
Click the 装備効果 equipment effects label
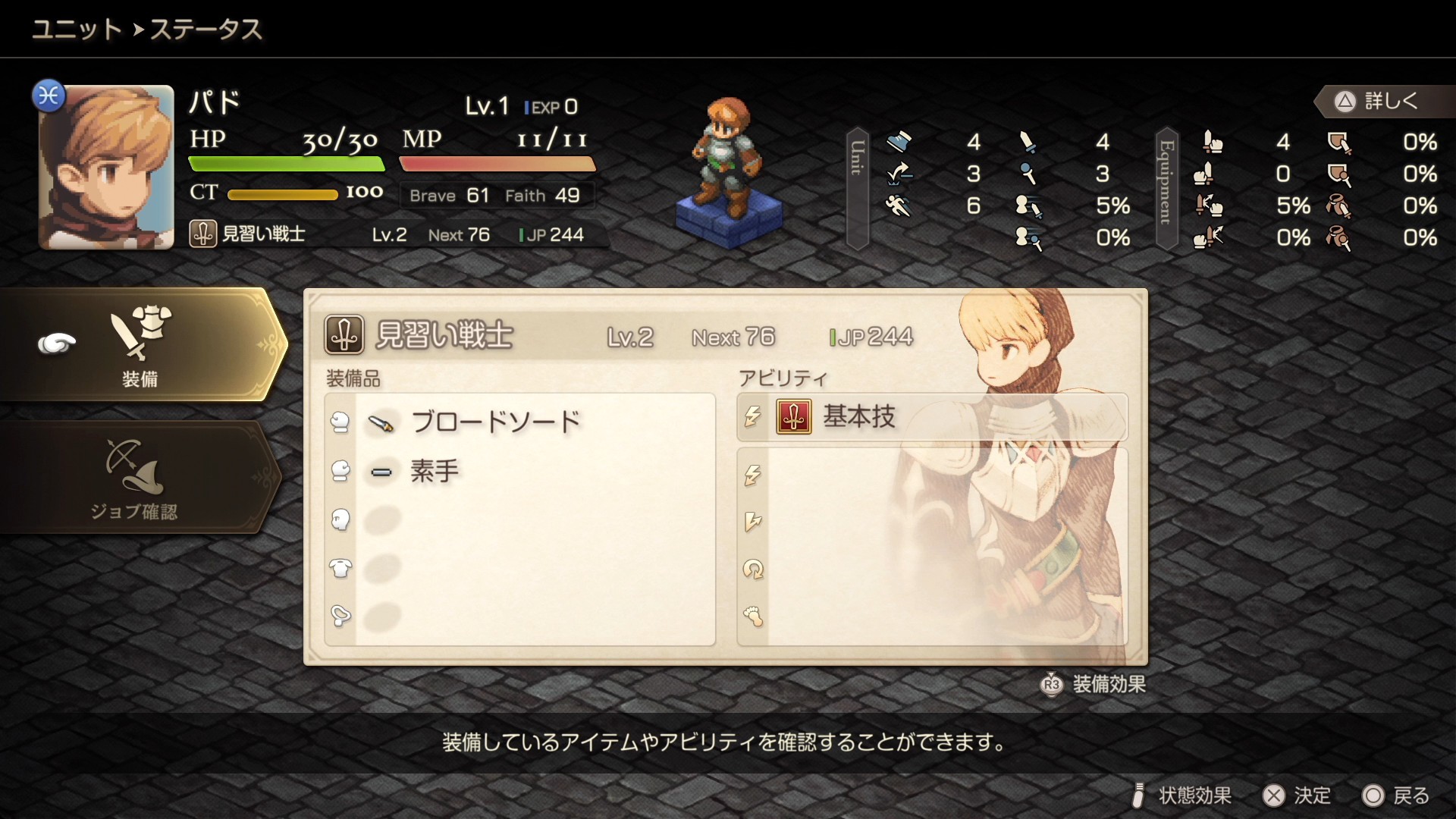(x=1107, y=685)
